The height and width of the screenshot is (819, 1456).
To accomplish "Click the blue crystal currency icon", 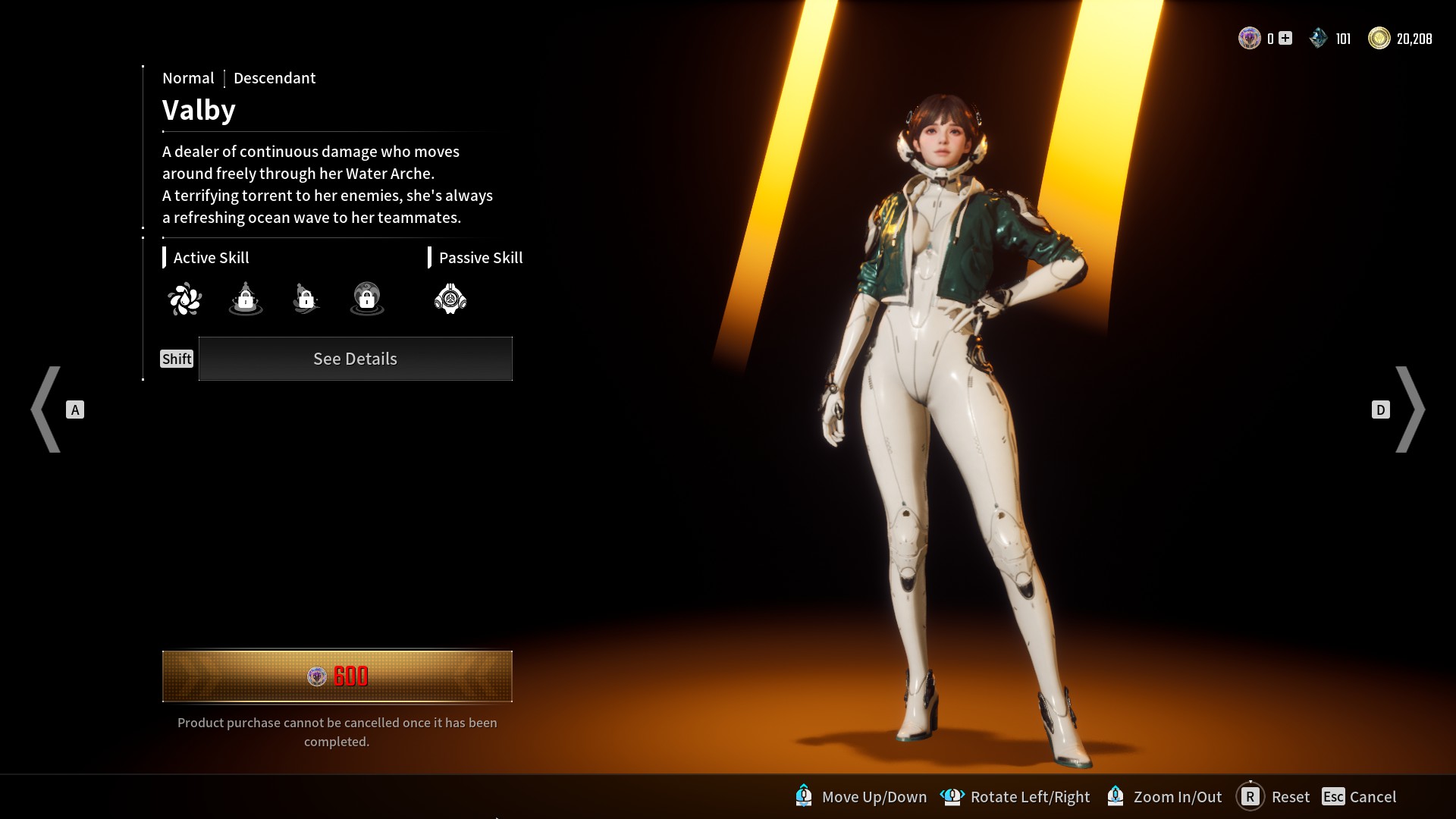I will click(x=1318, y=36).
